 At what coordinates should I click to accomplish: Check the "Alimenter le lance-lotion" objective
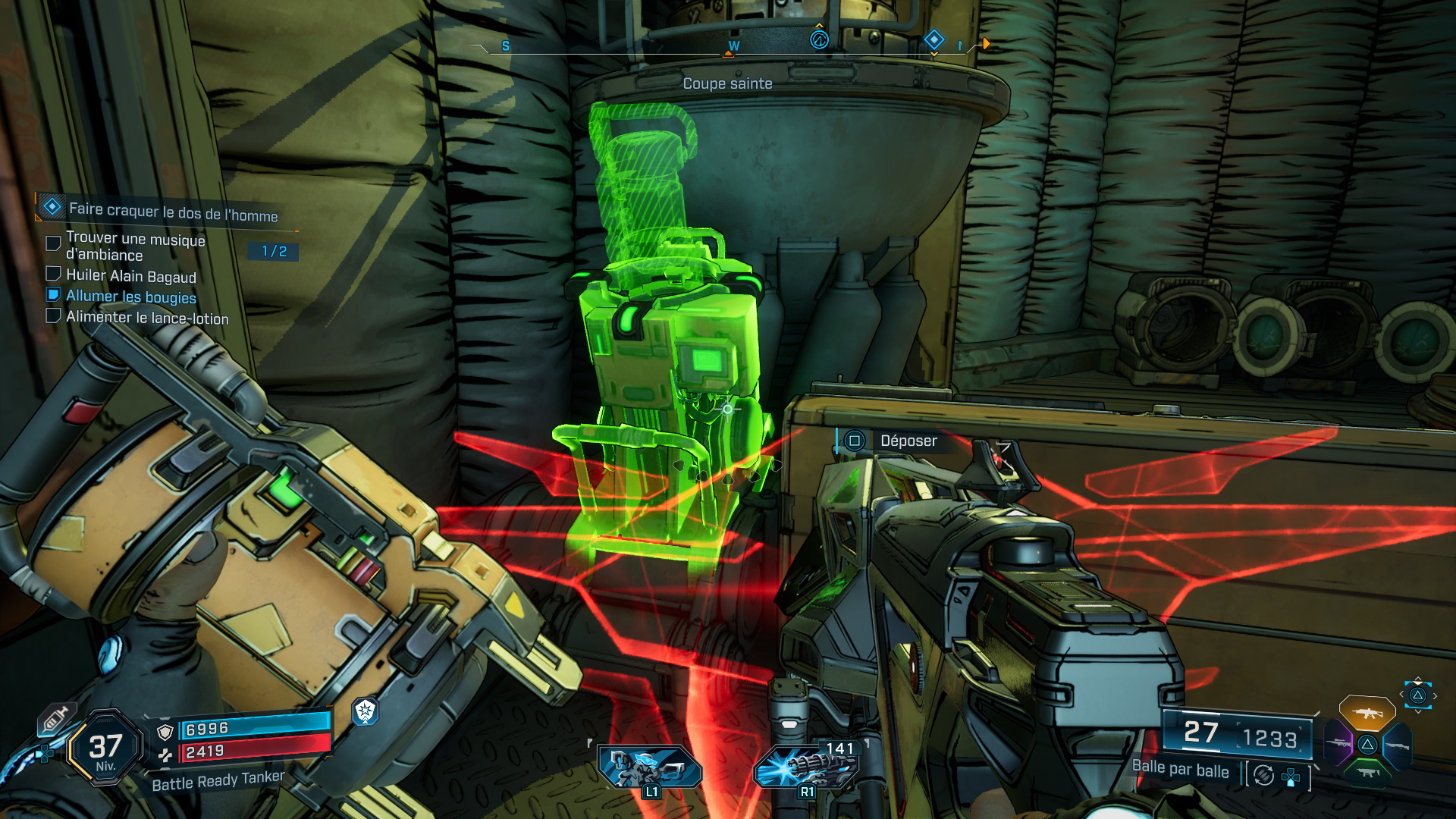tap(53, 315)
